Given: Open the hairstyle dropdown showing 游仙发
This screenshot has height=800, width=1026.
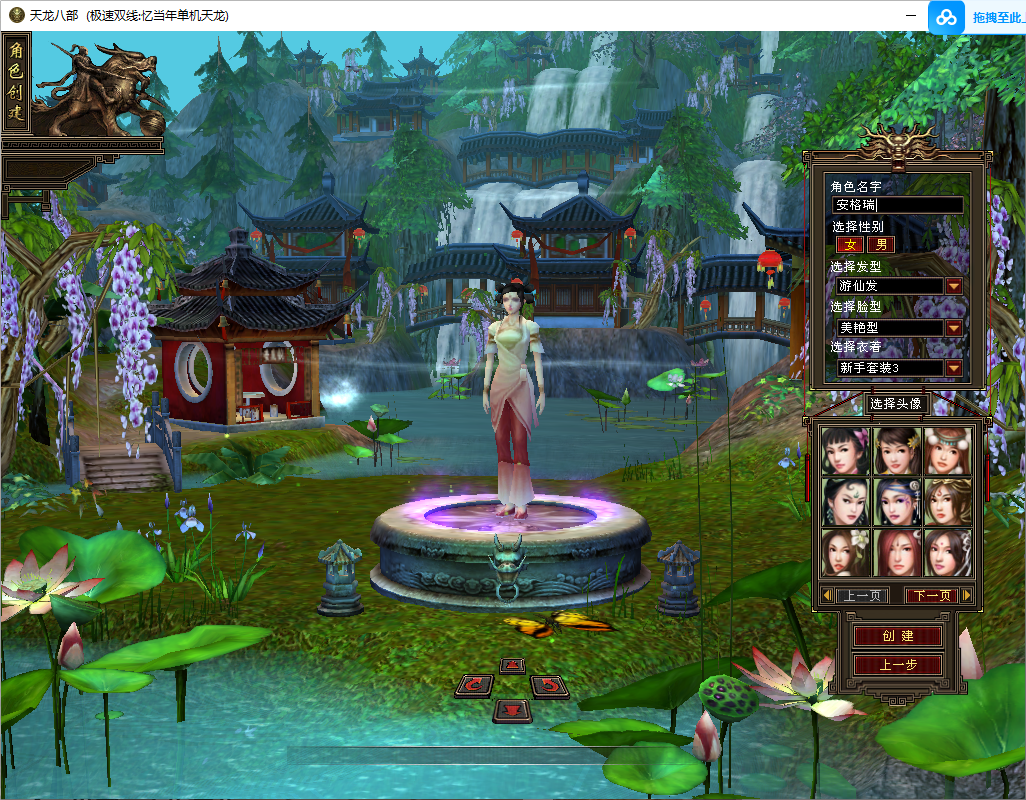Looking at the screenshot, I should [x=954, y=286].
